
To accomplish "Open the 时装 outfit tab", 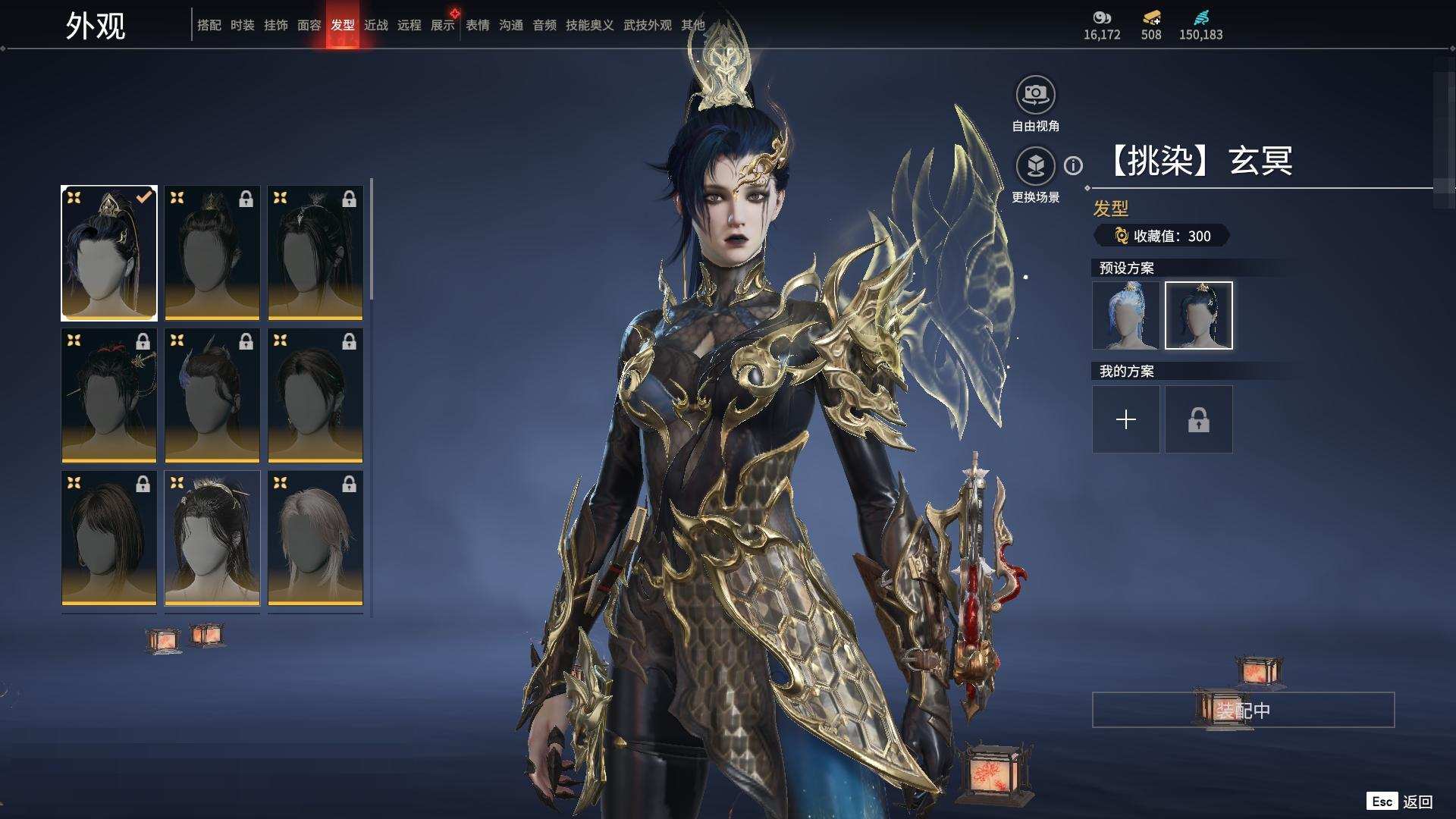I will [242, 25].
